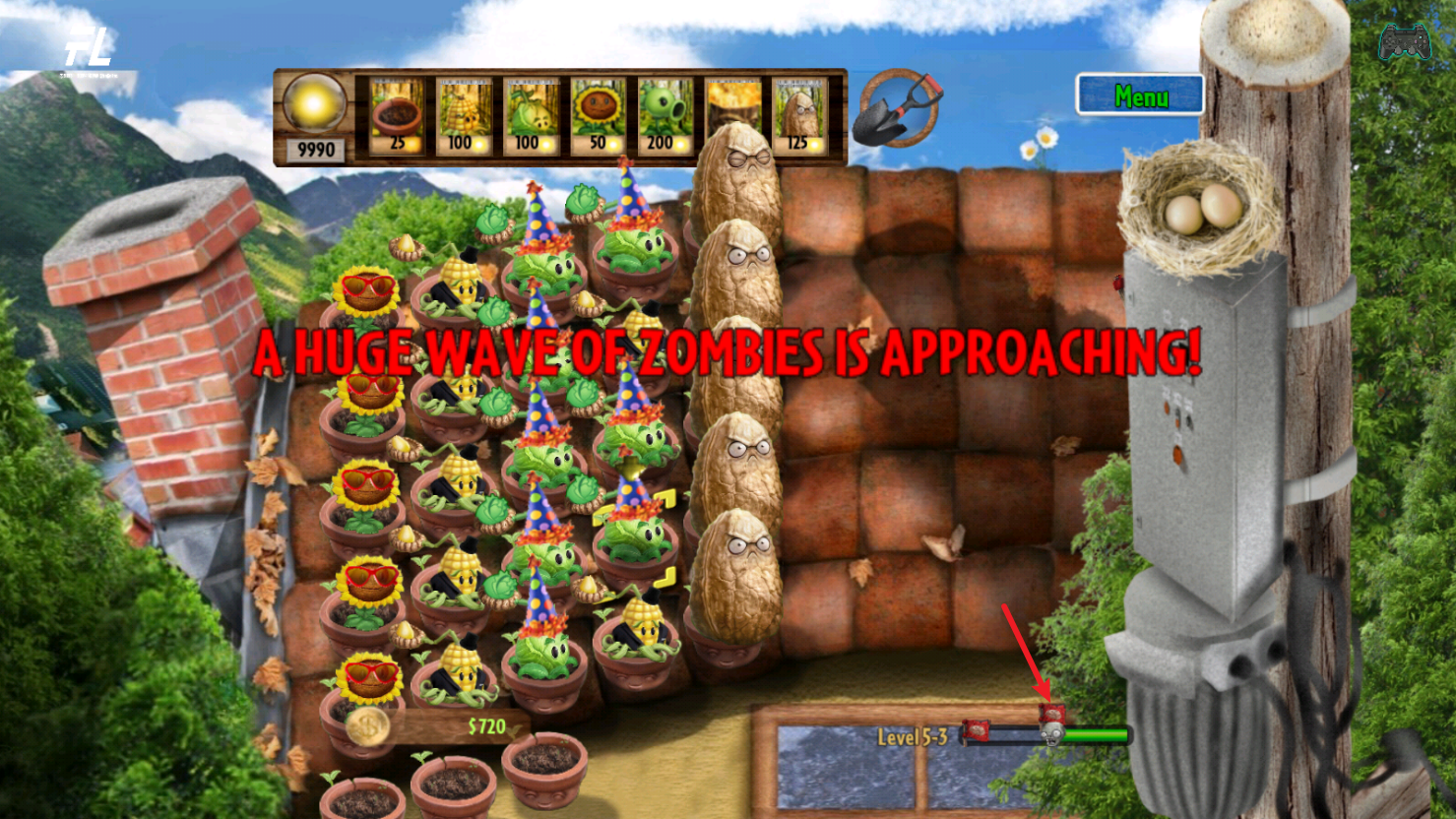Viewport: 1456px width, 819px height.
Task: Open the green Menu button
Action: 1140,96
